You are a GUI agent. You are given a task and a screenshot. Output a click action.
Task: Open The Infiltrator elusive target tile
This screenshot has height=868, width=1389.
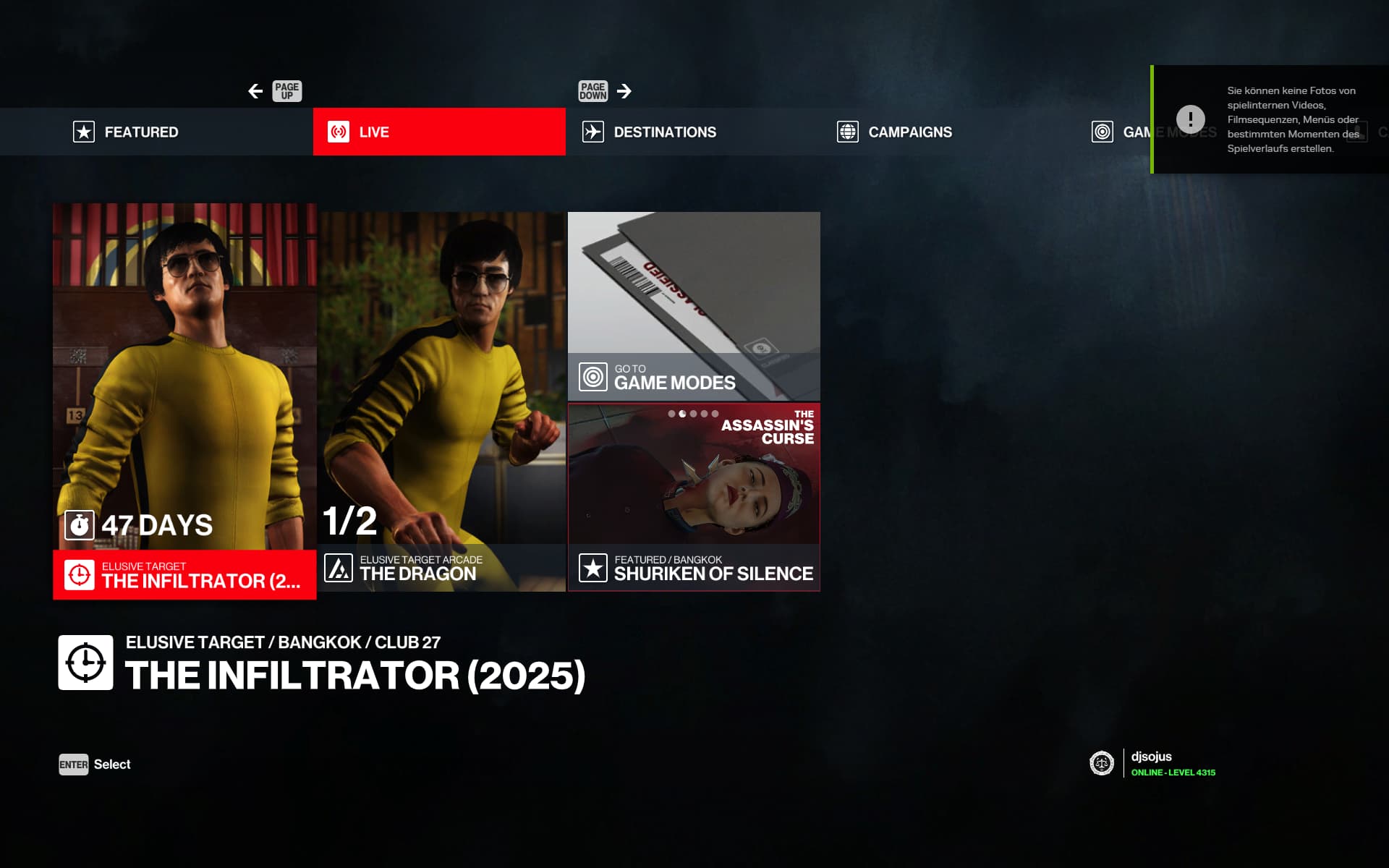[184, 401]
